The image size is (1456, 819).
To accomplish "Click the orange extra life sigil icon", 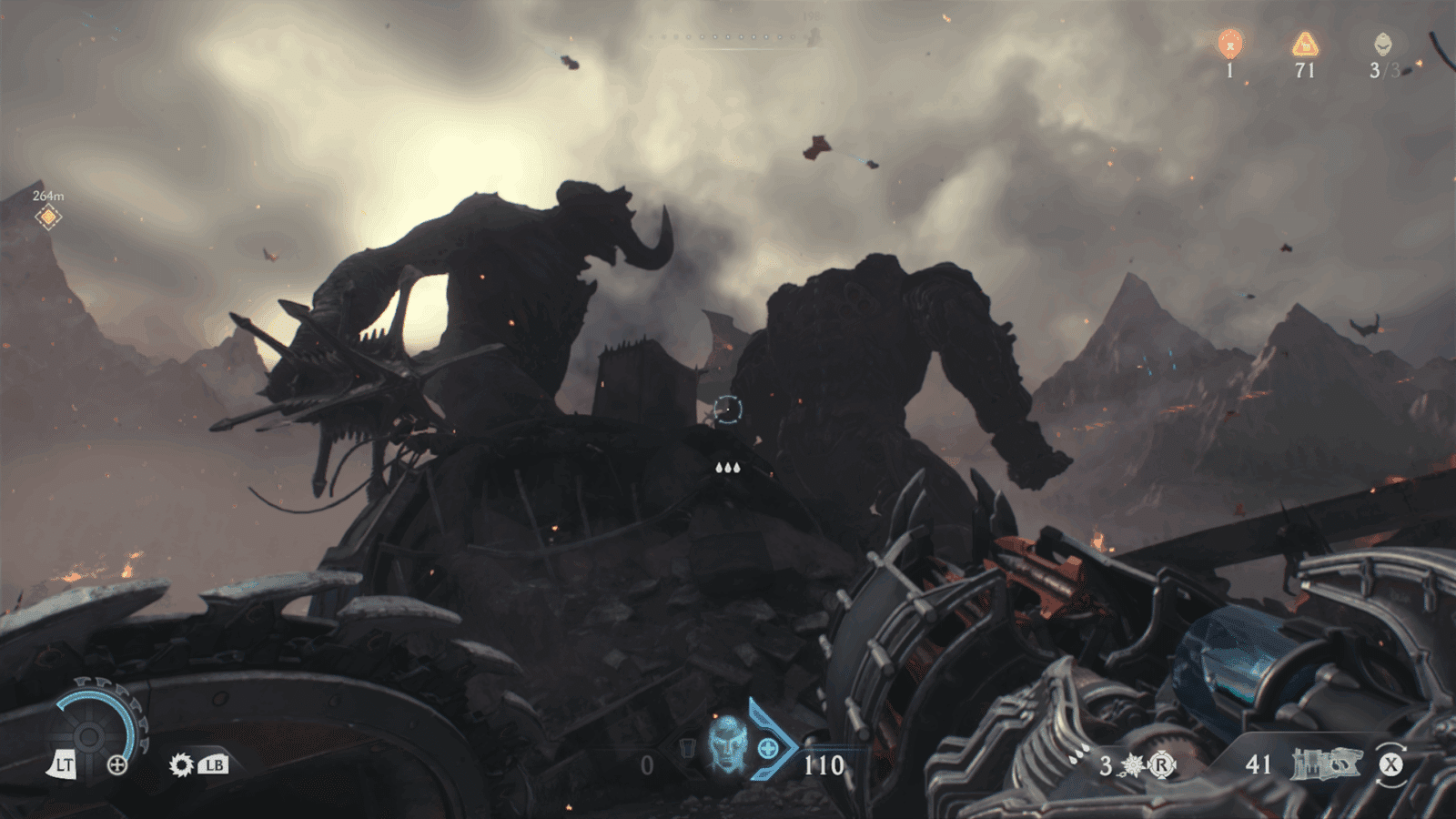I will [x=1230, y=43].
